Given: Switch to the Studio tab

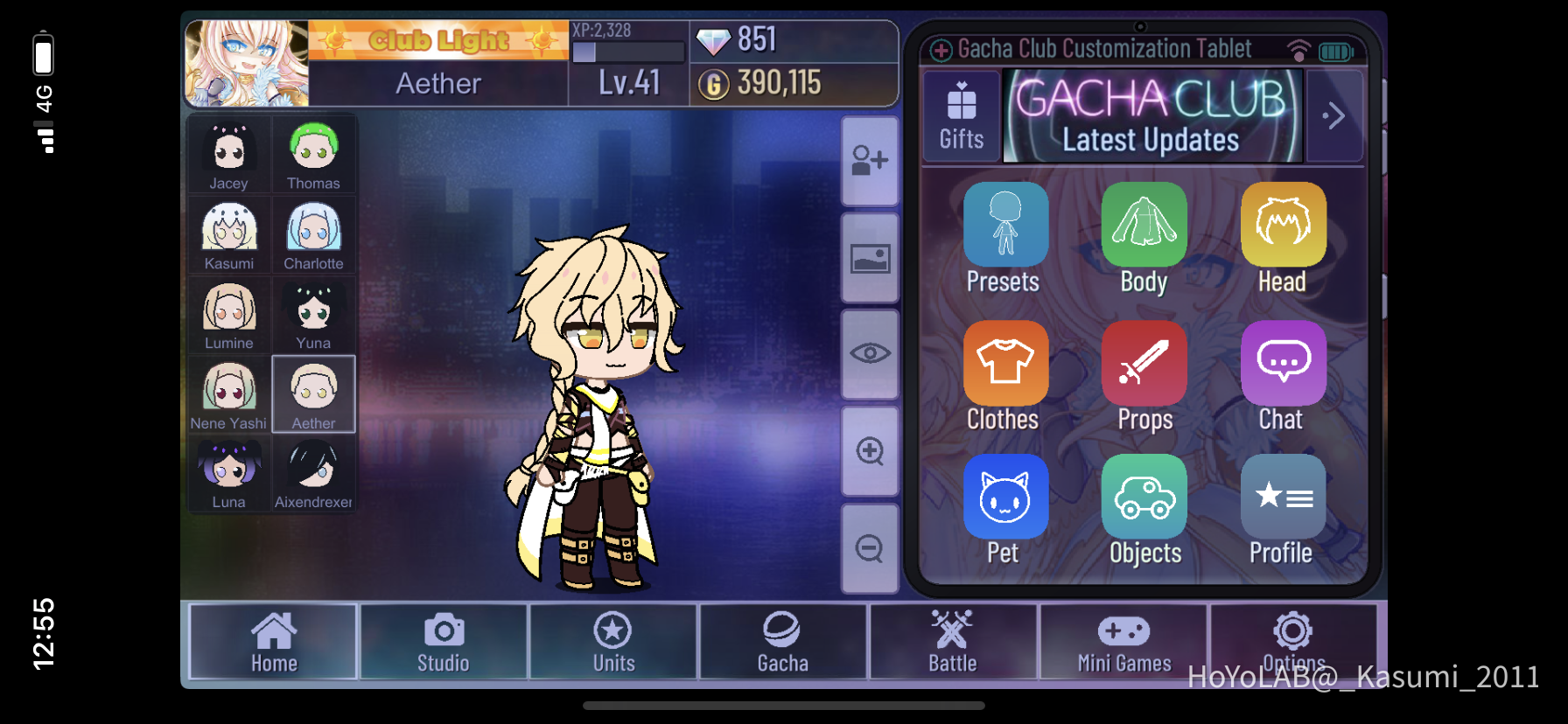Looking at the screenshot, I should pos(443,643).
